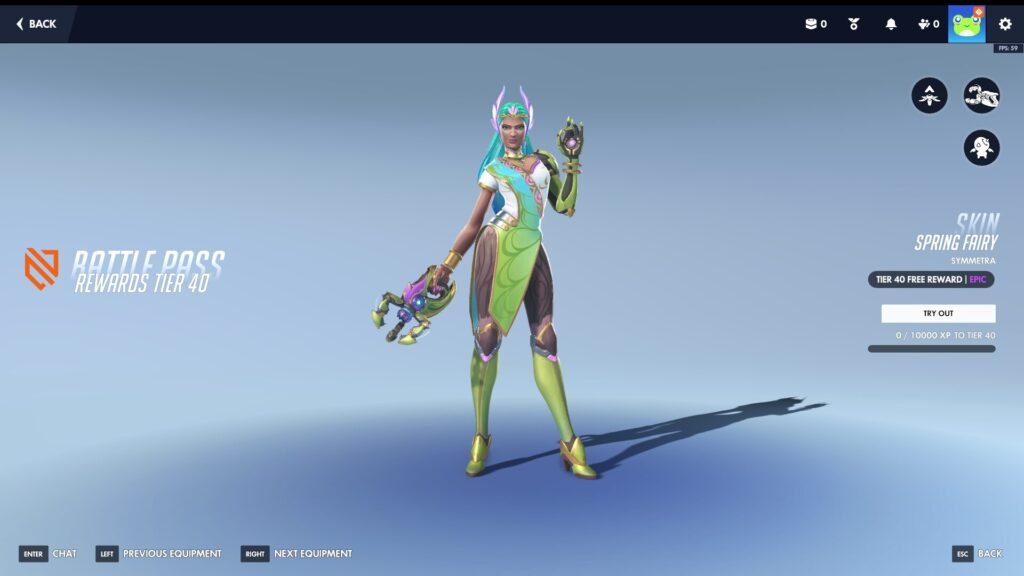Open the settings gear menu
Viewport: 1024px width, 576px height.
point(1005,24)
